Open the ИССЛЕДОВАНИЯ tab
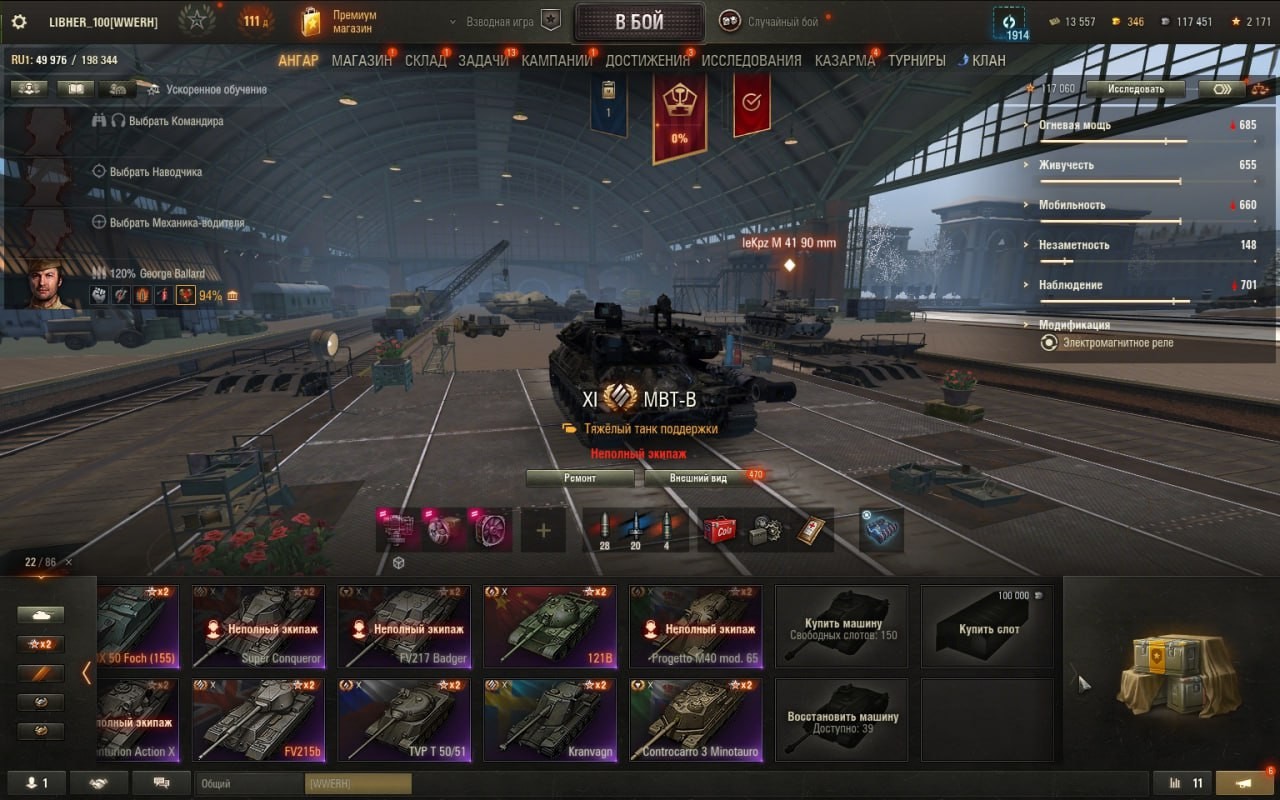The image size is (1280, 800). [x=751, y=60]
